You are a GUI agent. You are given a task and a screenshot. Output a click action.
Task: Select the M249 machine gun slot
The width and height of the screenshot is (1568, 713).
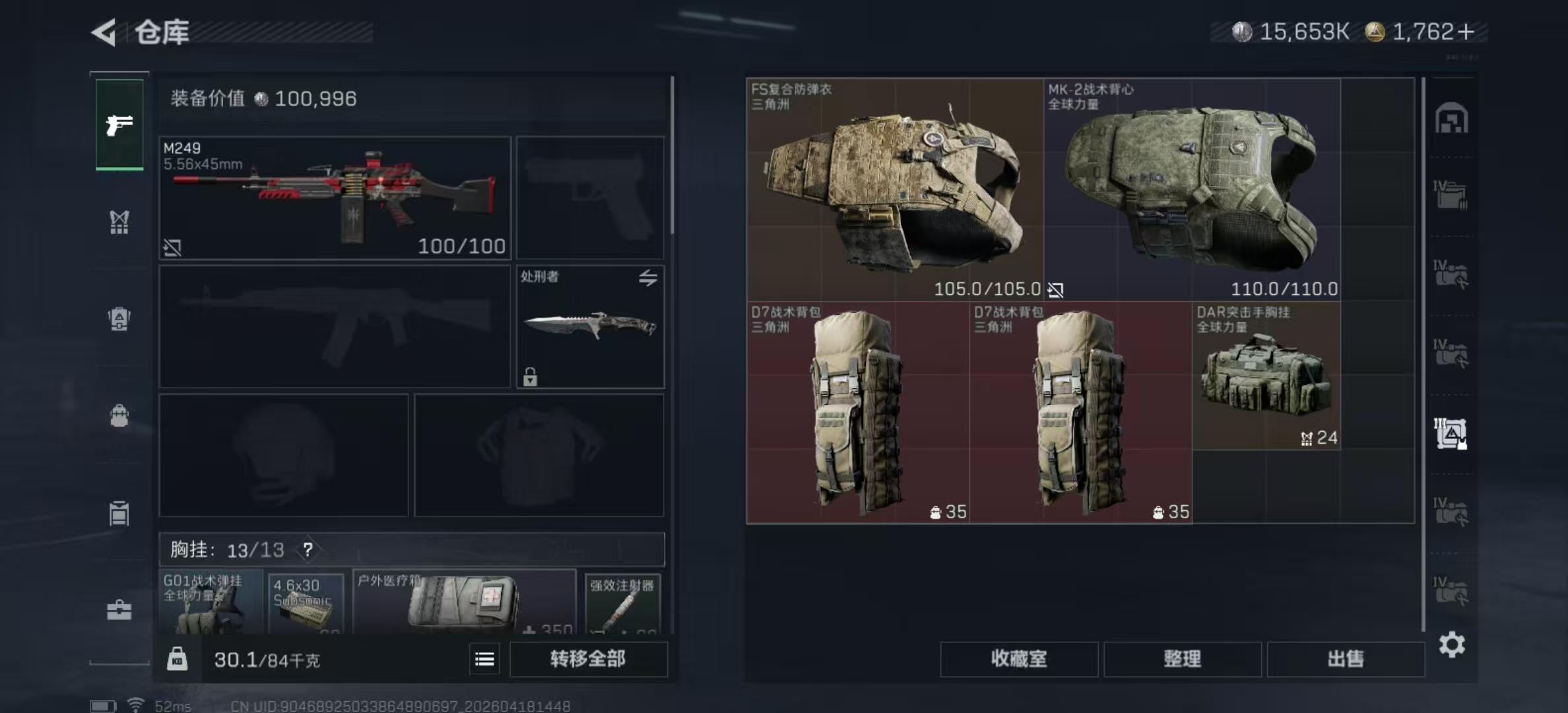335,197
